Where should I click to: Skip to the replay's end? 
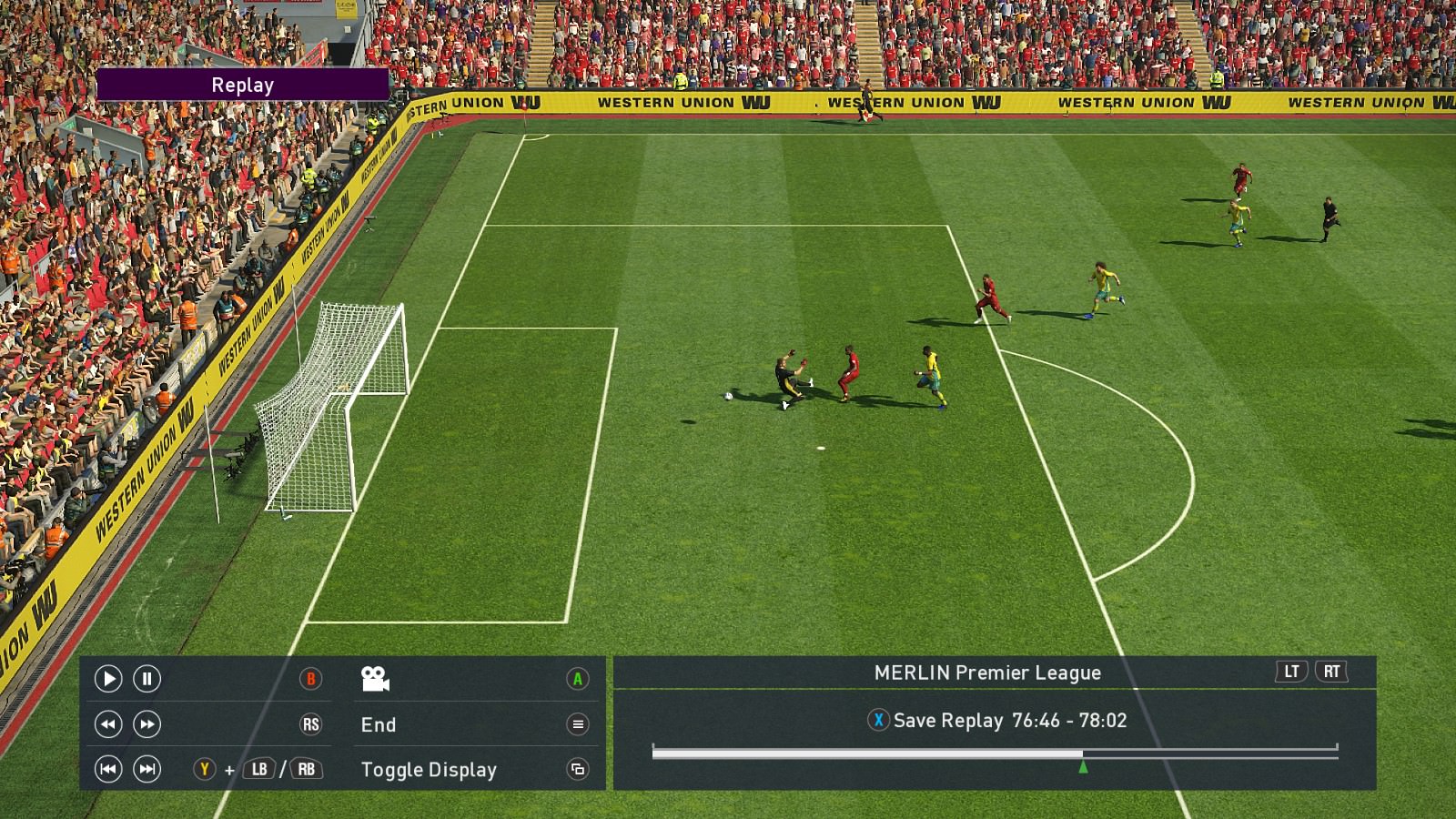147,770
